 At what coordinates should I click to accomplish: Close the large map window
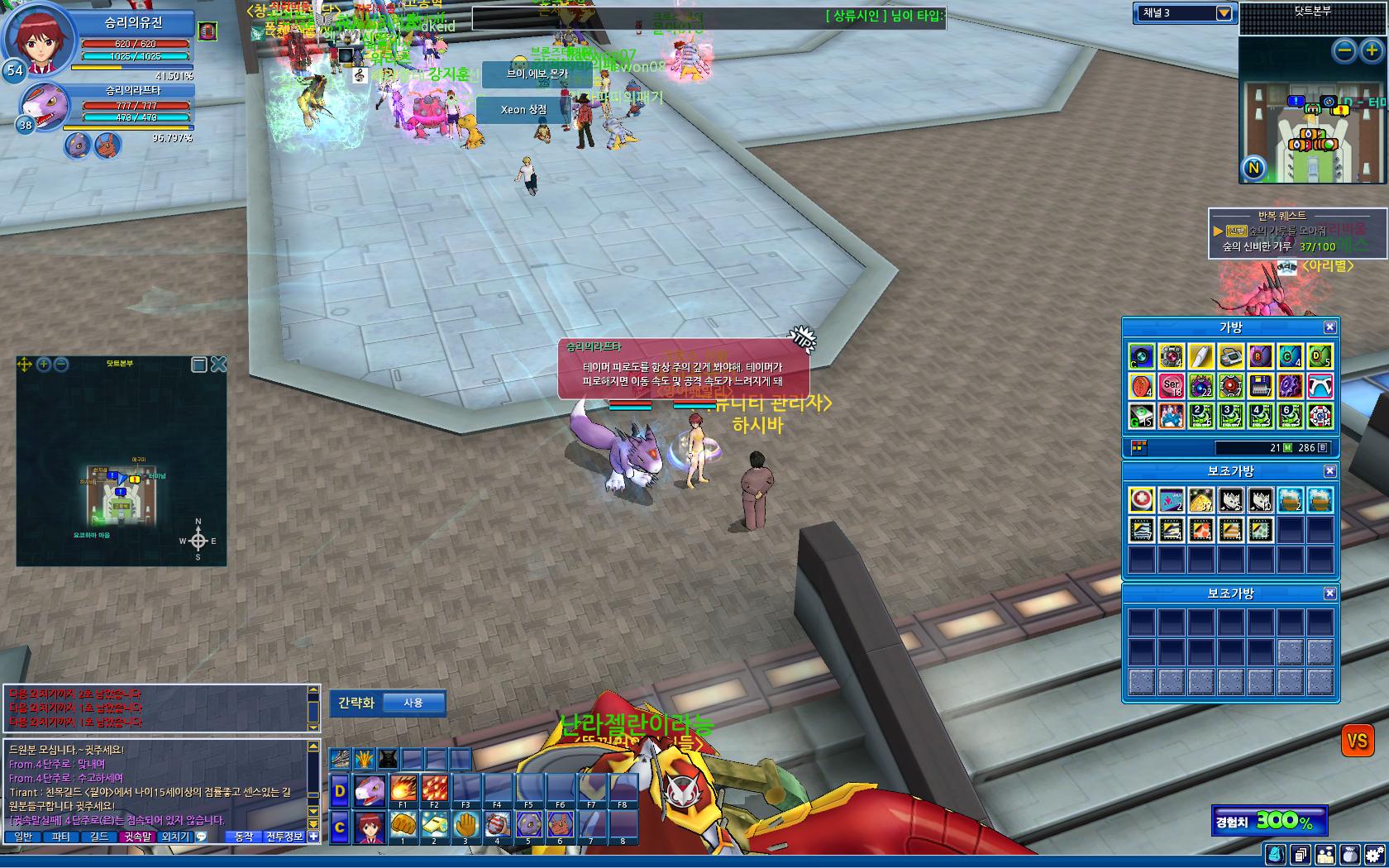tap(218, 365)
